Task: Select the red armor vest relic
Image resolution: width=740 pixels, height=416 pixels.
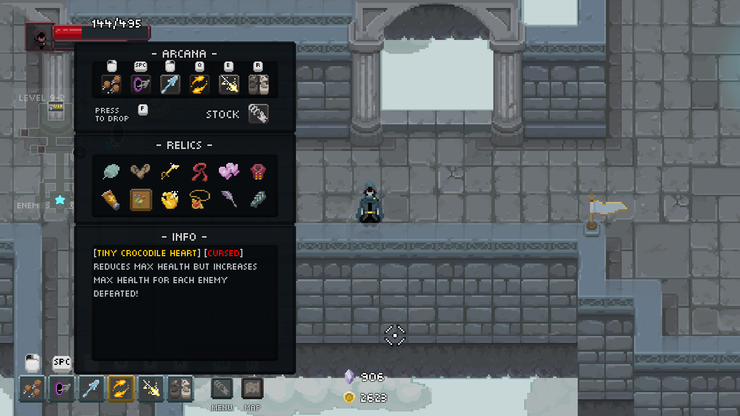Action: coord(258,172)
